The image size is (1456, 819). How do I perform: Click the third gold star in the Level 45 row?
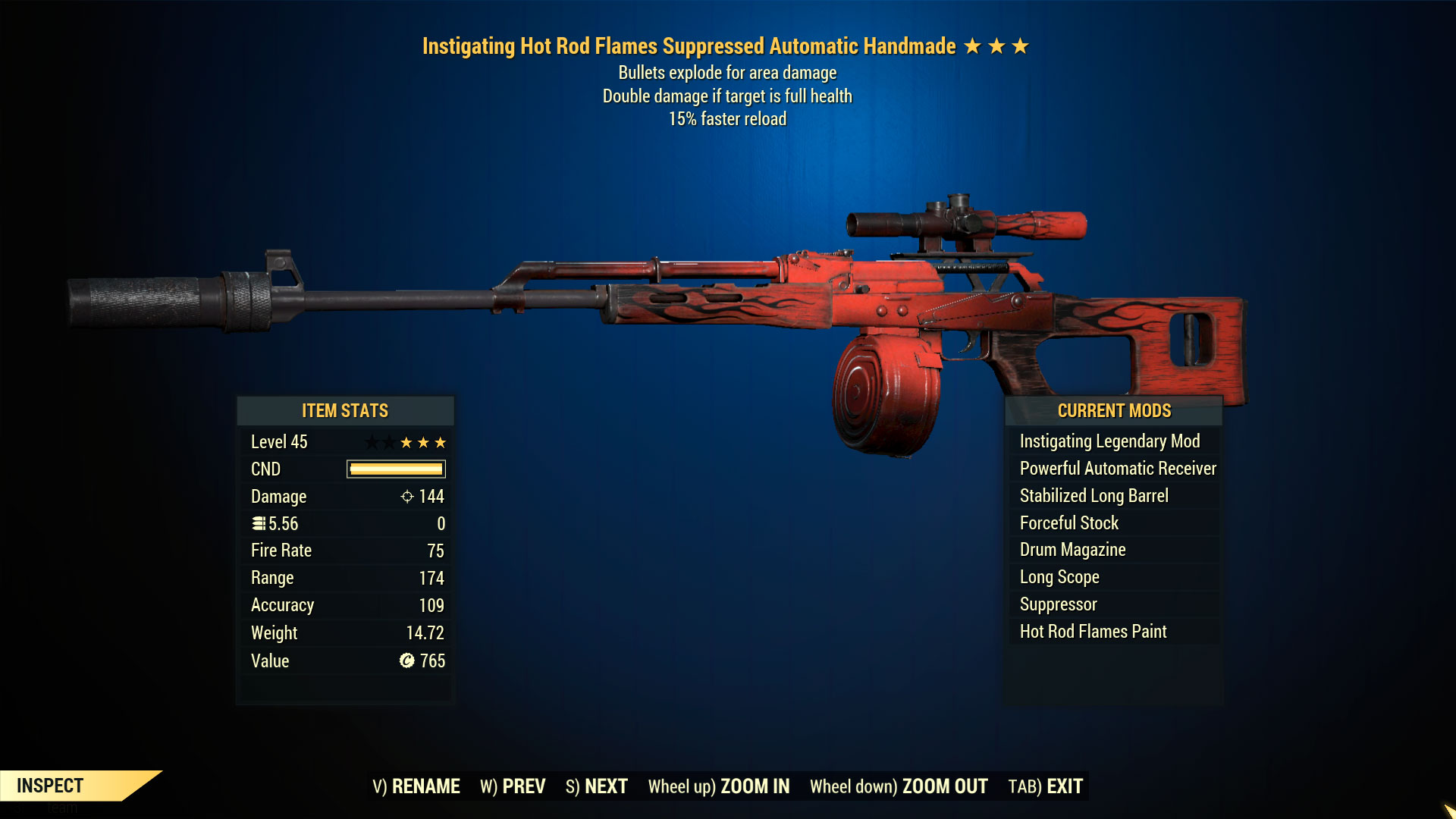pyautogui.click(x=441, y=441)
